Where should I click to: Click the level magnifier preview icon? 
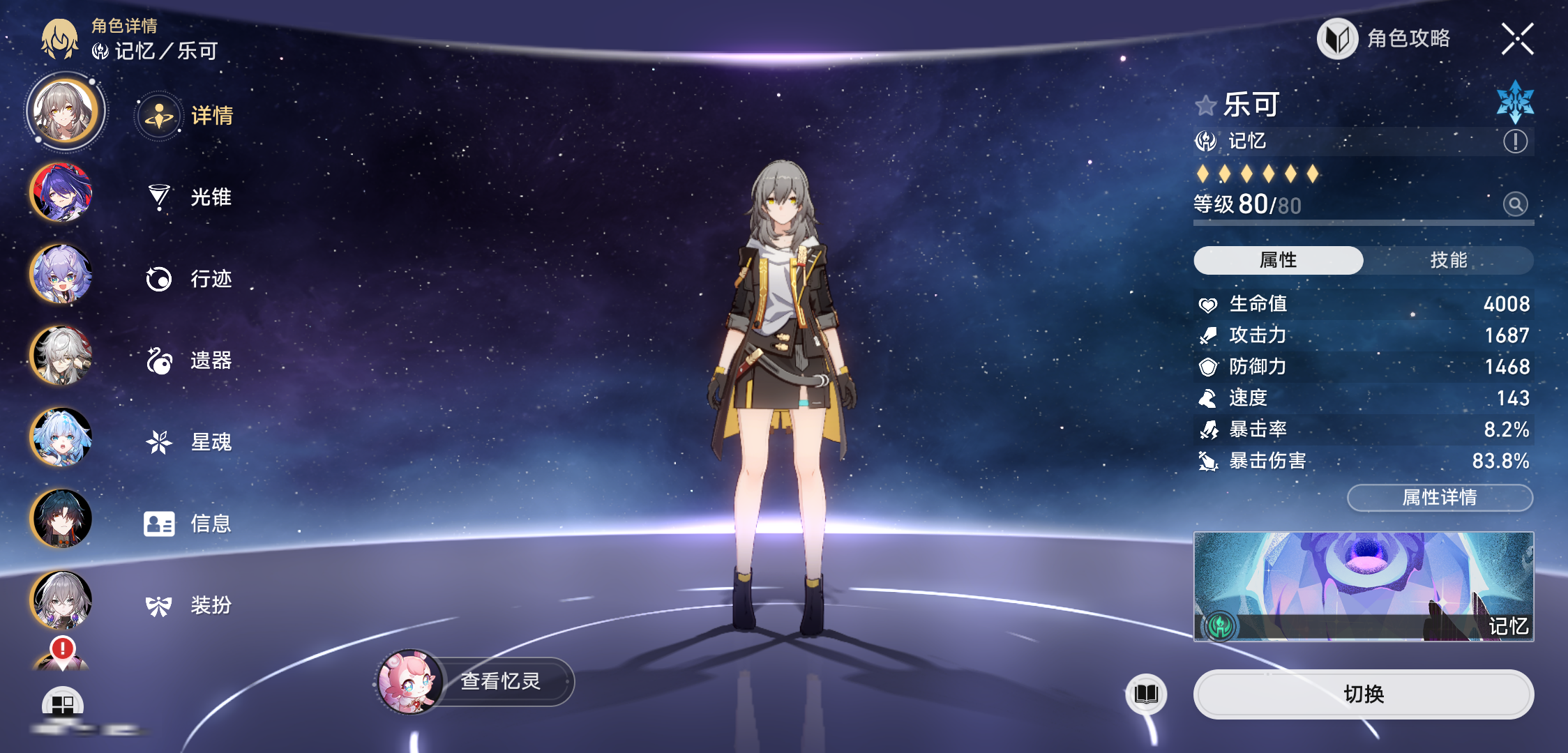point(1515,204)
